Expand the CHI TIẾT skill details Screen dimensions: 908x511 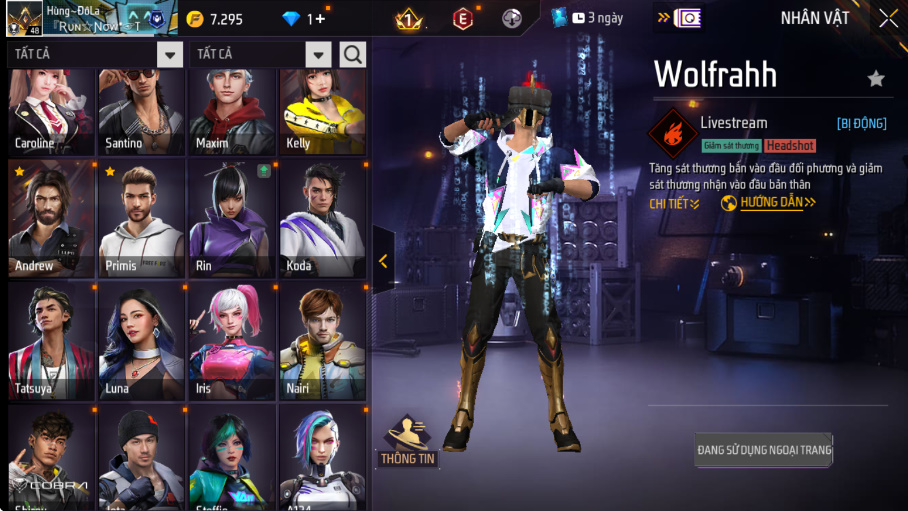pos(674,203)
